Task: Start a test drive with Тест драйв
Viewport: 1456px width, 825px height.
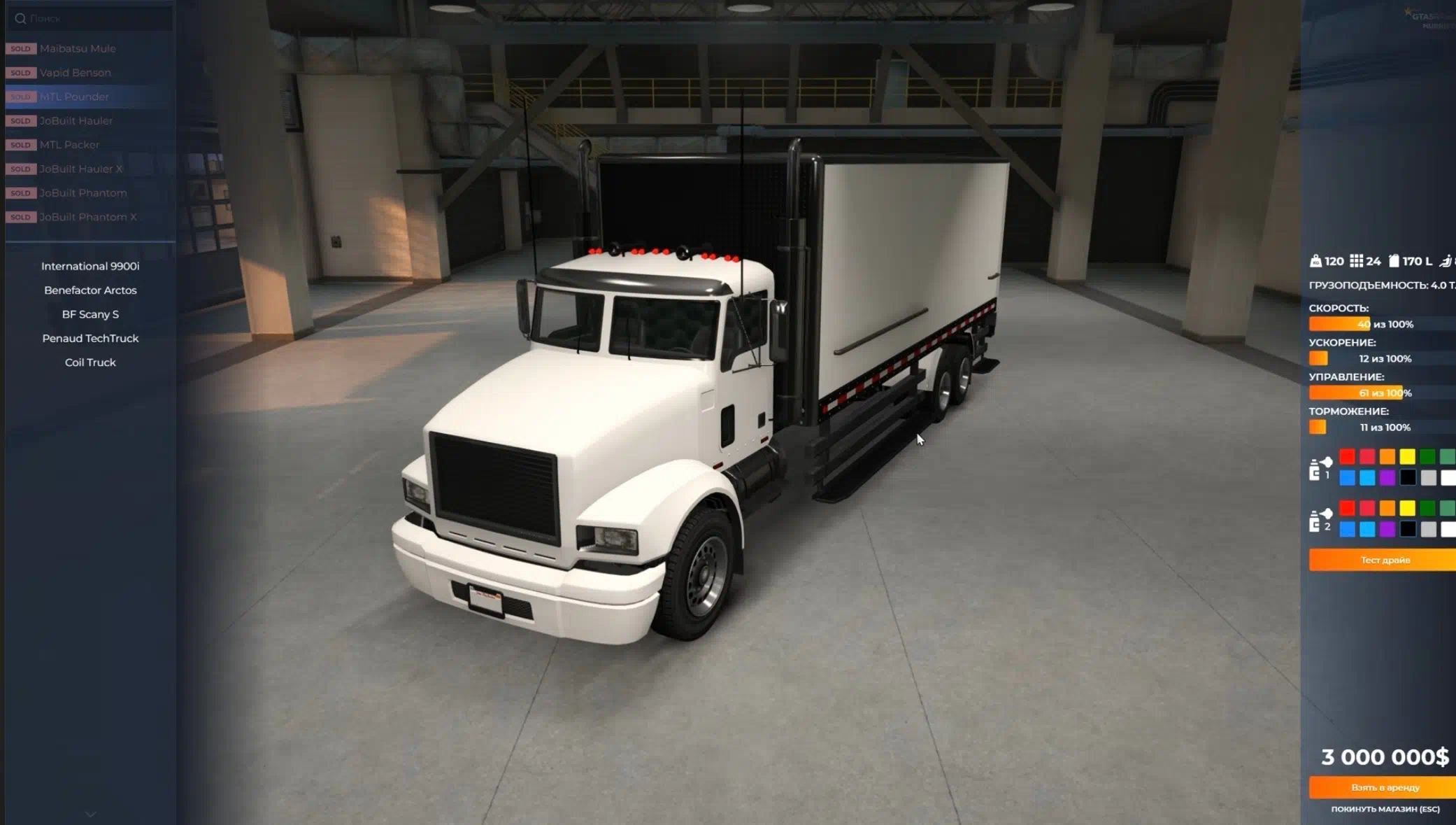Action: (x=1384, y=560)
